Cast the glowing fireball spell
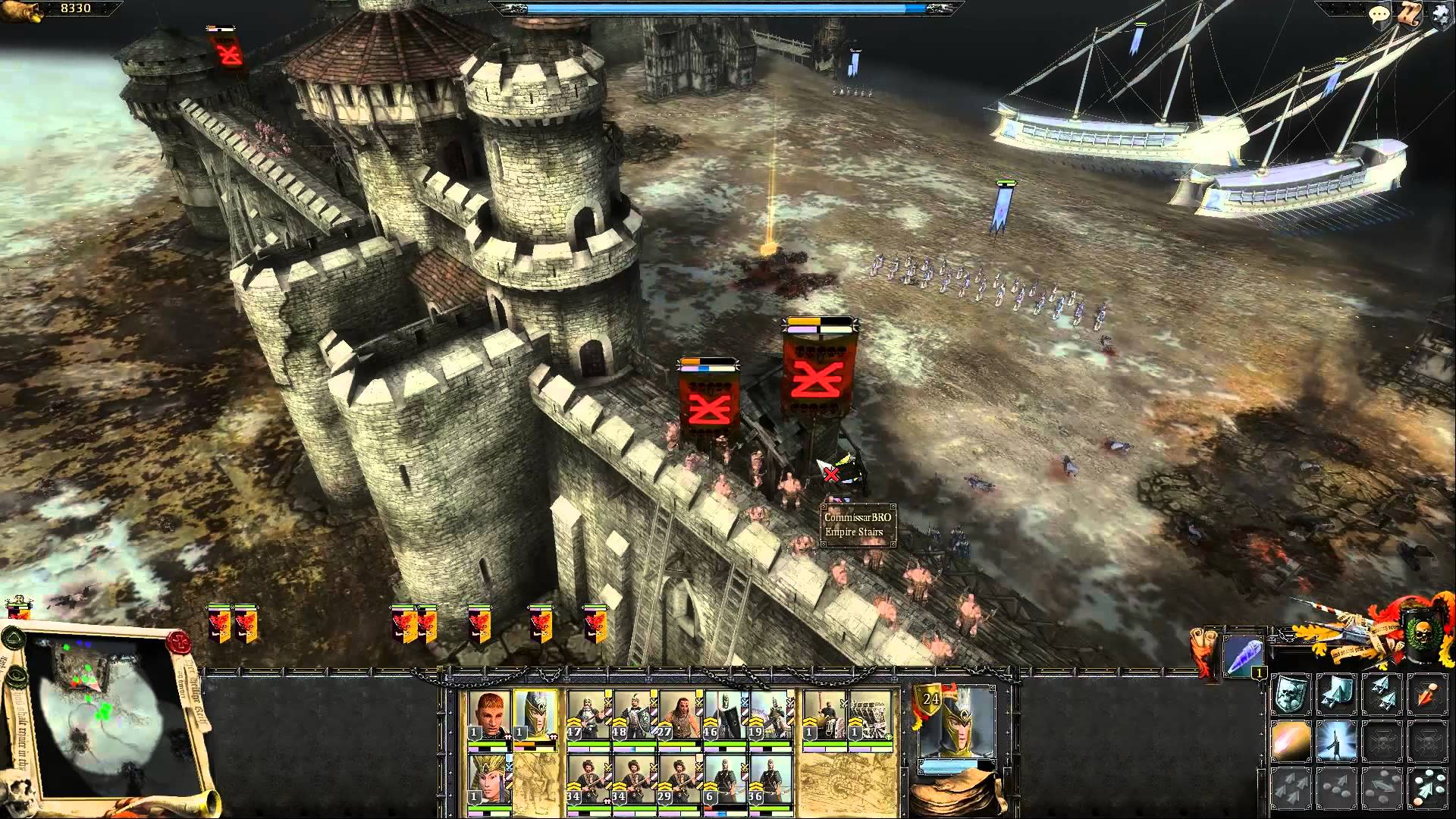 (x=1291, y=741)
